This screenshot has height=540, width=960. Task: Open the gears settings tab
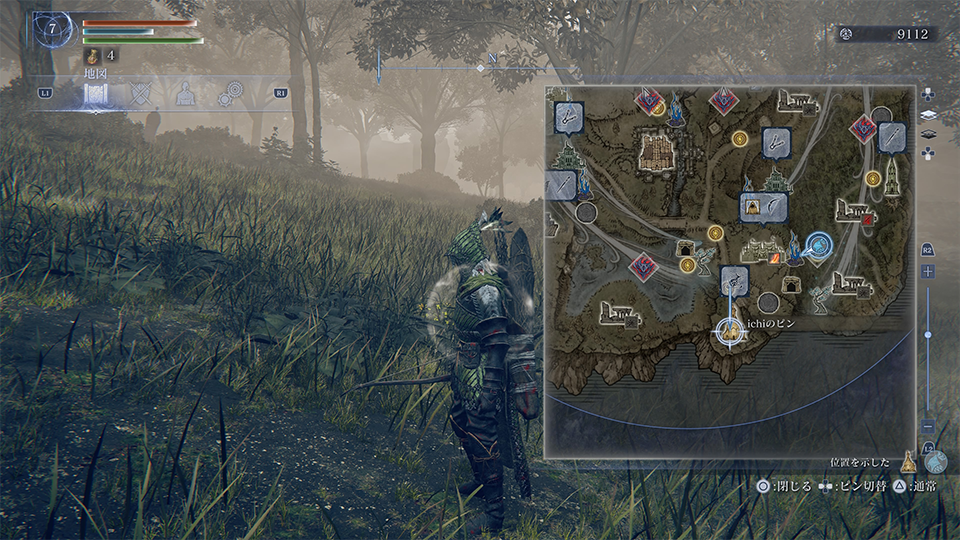[230, 95]
